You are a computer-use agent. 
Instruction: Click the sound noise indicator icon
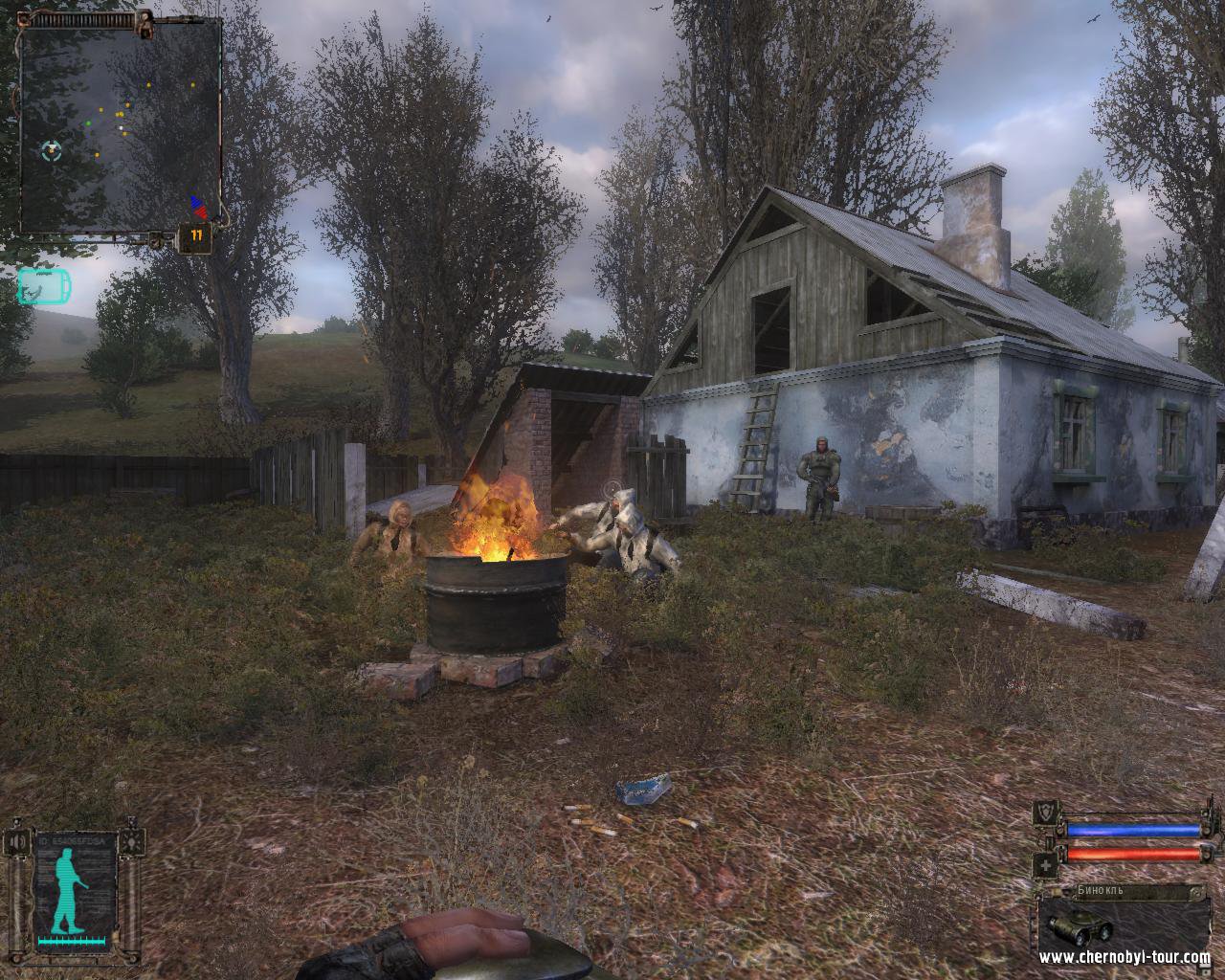(x=17, y=841)
